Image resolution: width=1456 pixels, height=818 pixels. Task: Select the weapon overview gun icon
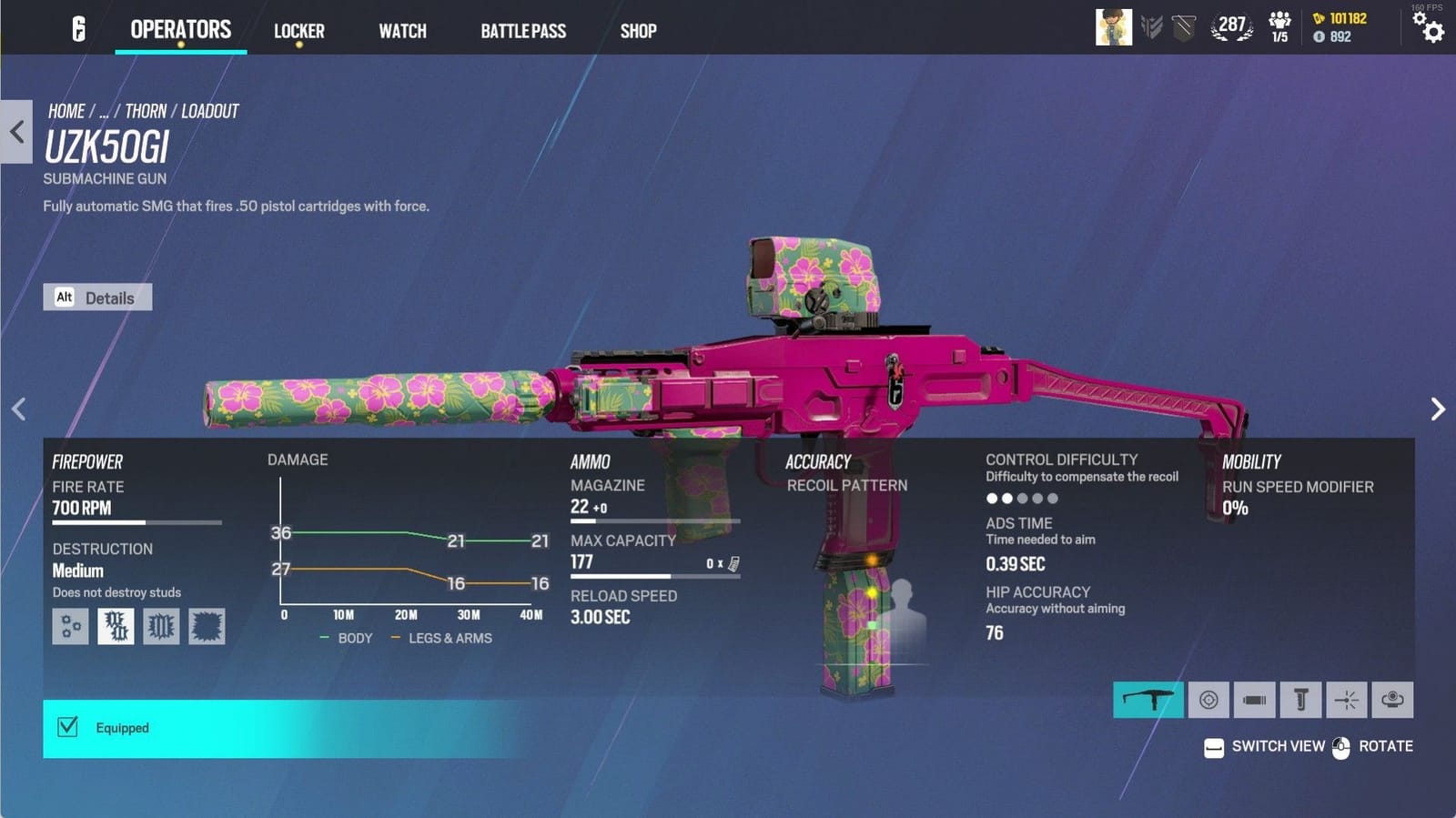click(x=1148, y=700)
